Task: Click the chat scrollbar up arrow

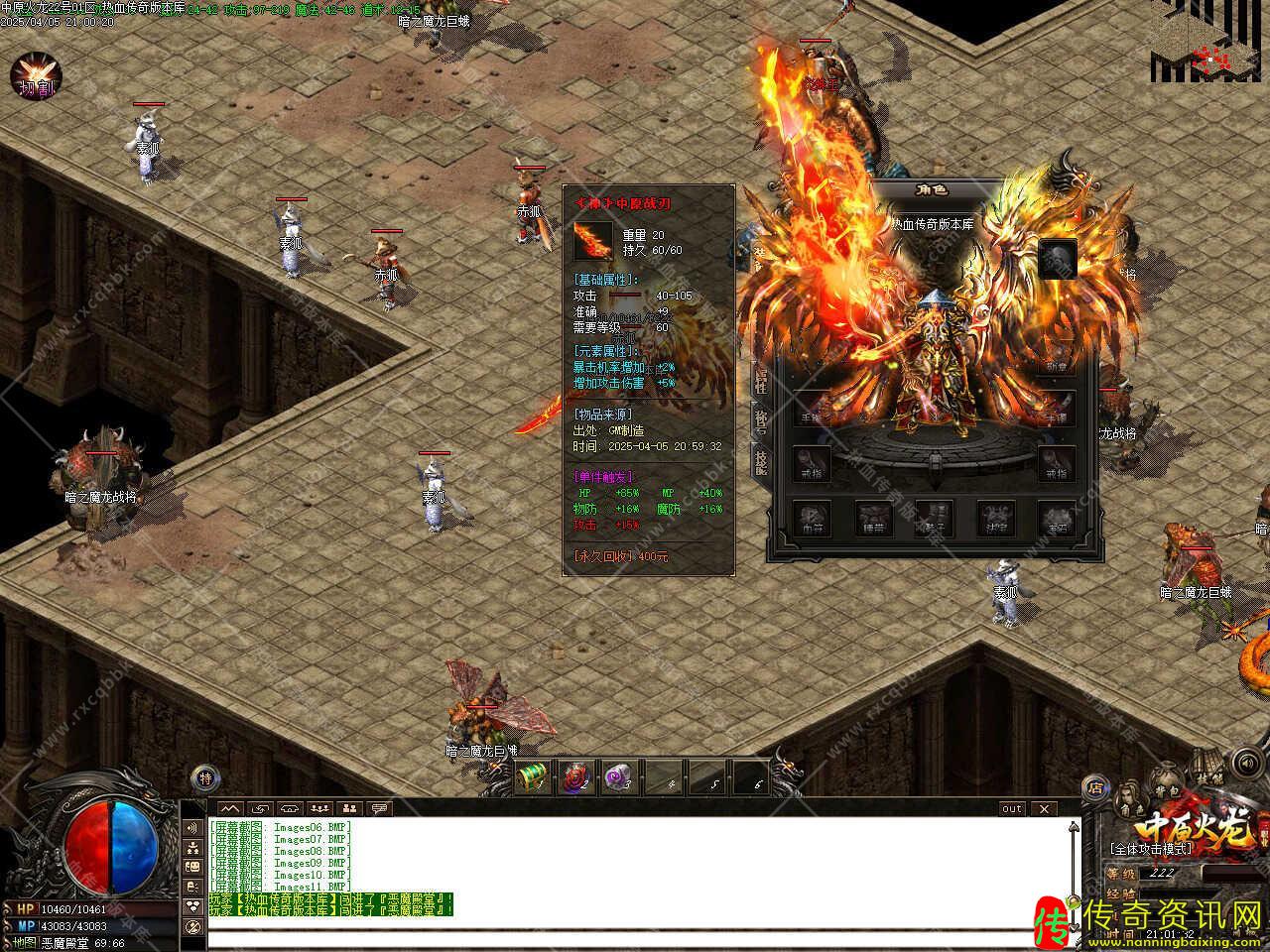Action: click(1073, 825)
